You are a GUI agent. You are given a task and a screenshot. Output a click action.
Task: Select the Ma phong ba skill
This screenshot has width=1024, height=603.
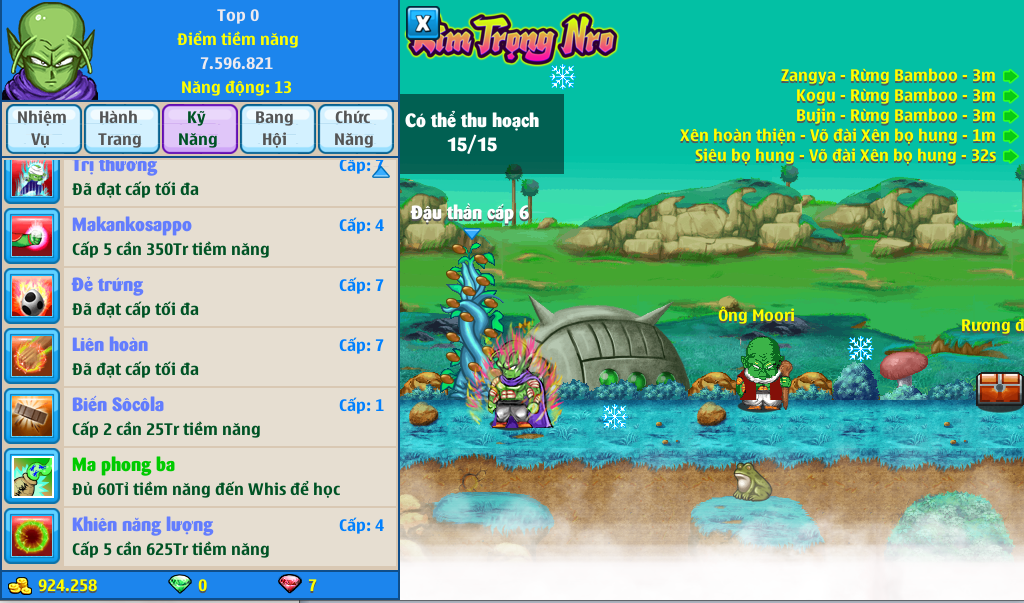(x=200, y=477)
